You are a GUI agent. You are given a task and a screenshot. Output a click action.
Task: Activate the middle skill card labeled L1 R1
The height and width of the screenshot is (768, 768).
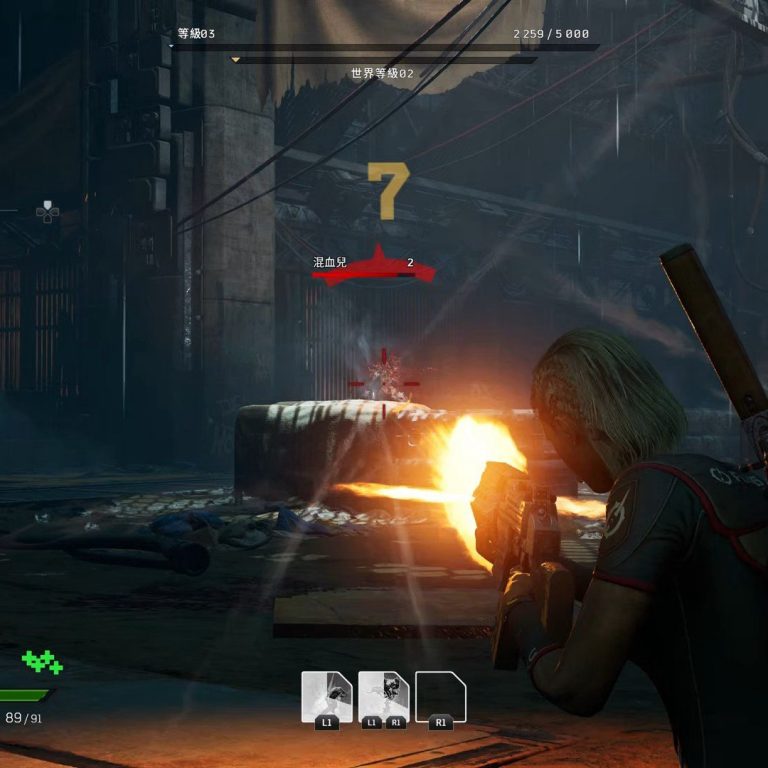[384, 697]
